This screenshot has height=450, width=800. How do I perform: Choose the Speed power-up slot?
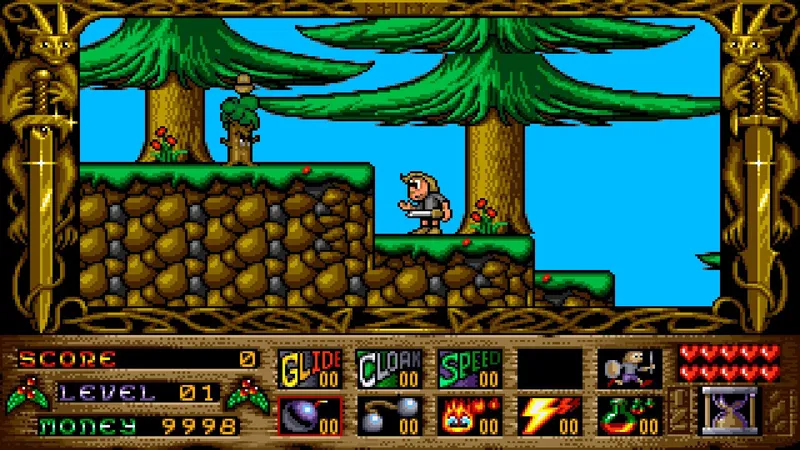tap(469, 368)
